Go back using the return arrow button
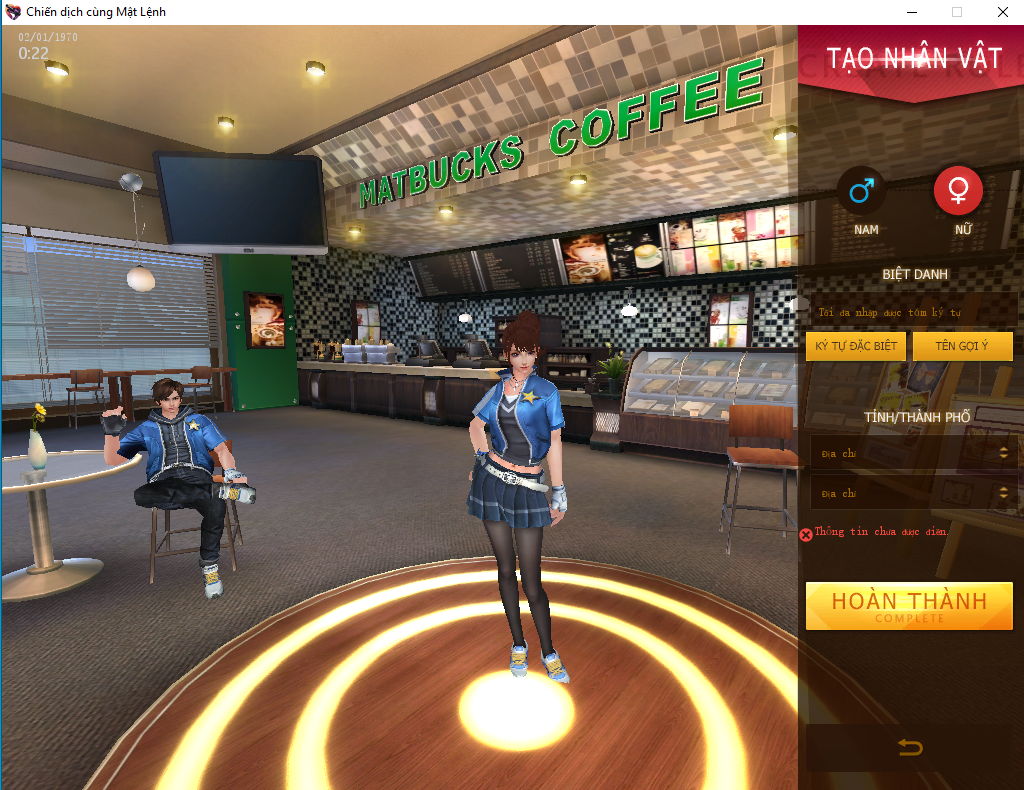The image size is (1024, 790). (910, 747)
